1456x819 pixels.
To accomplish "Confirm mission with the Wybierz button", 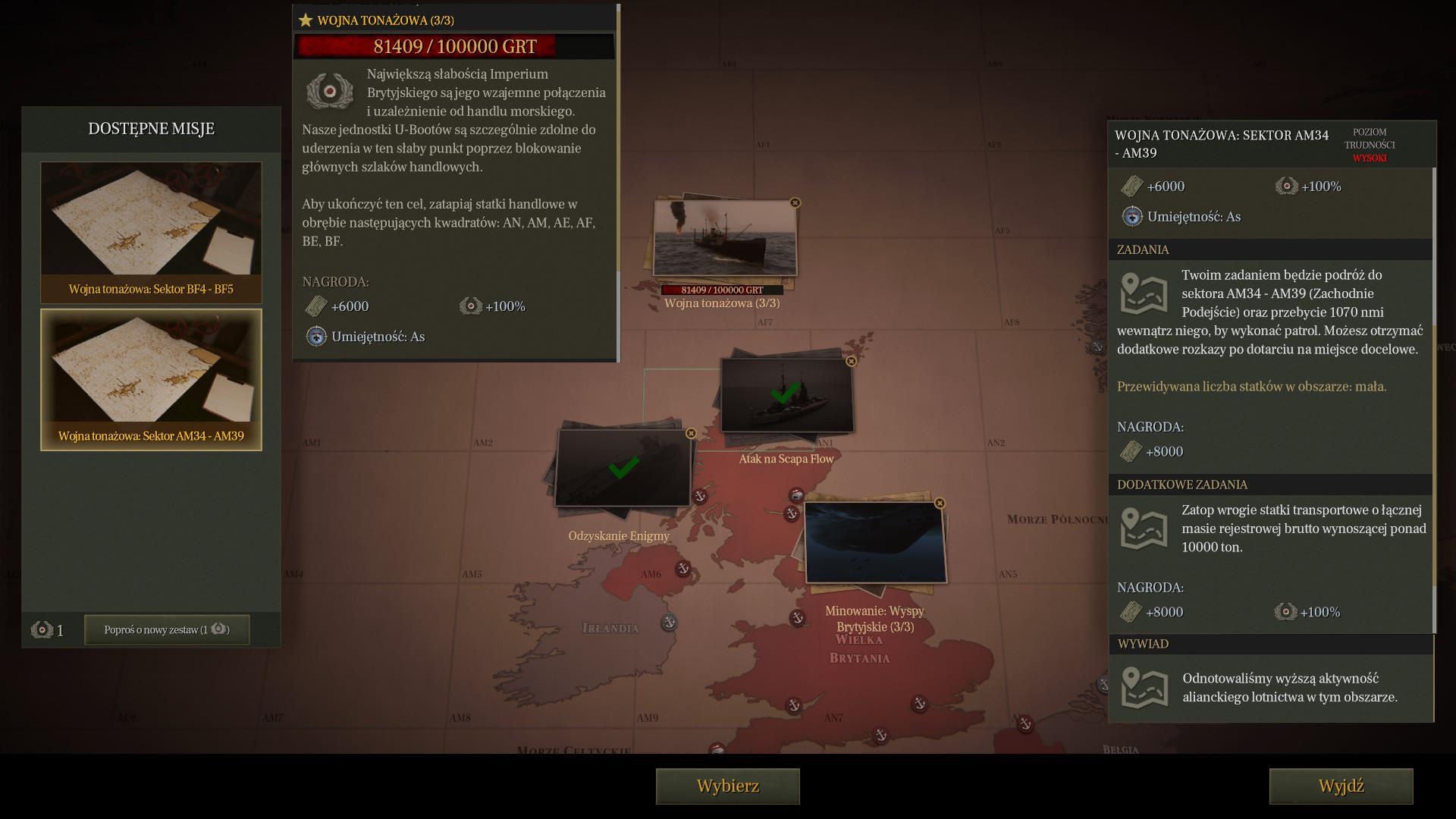I will tap(727, 786).
